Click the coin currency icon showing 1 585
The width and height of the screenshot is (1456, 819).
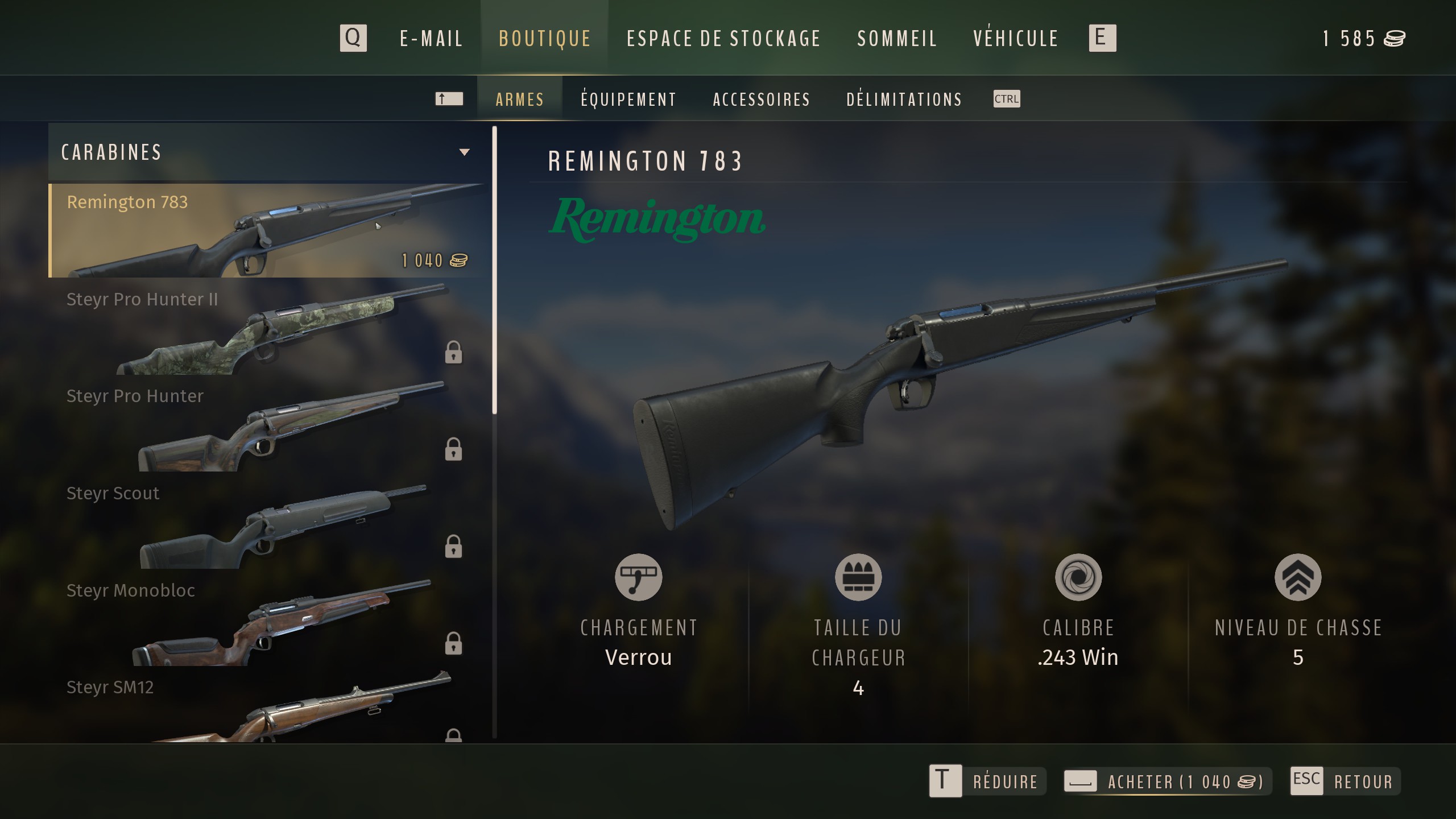coord(1393,38)
